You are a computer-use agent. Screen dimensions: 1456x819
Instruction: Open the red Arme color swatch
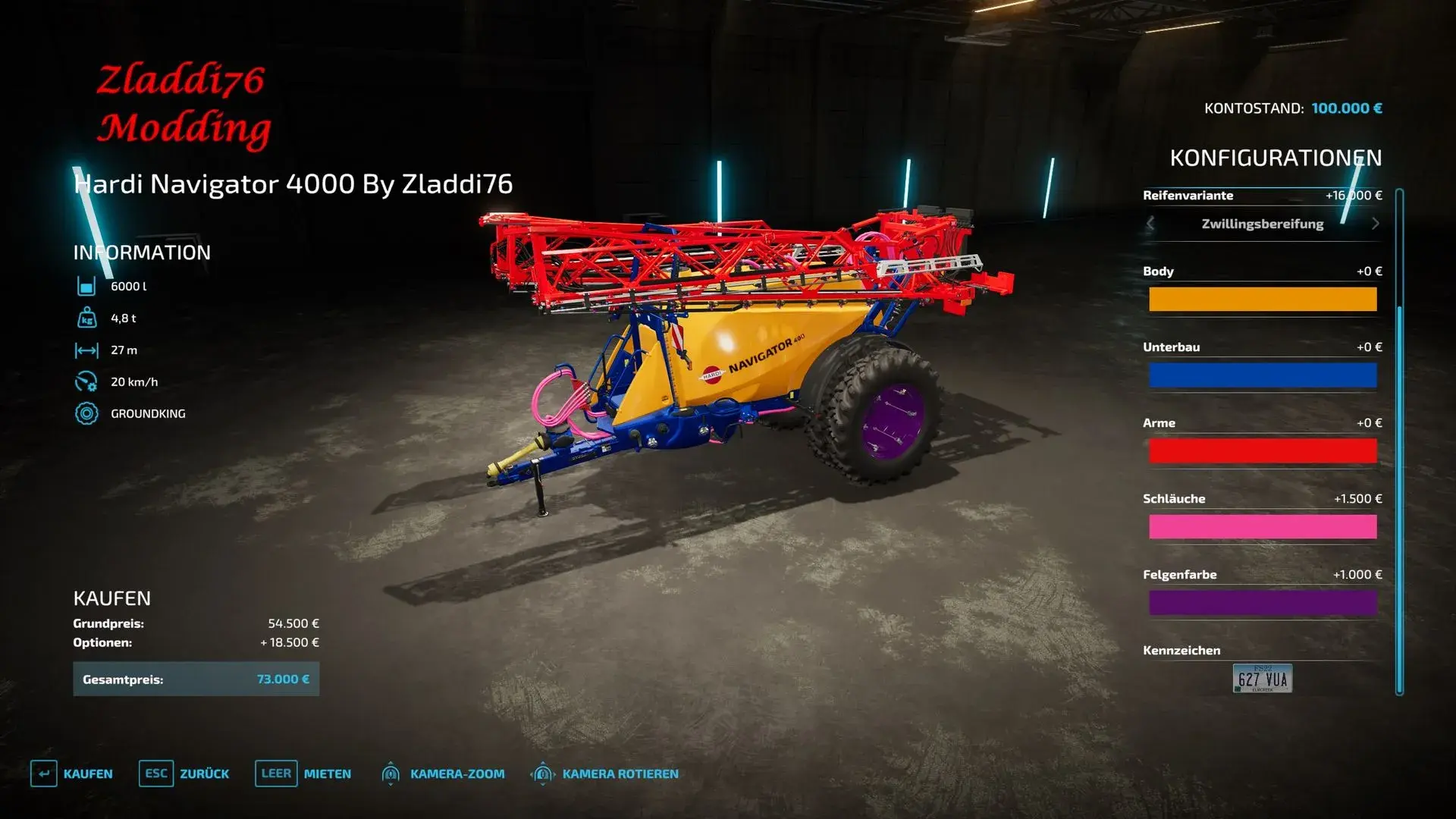click(x=1263, y=451)
